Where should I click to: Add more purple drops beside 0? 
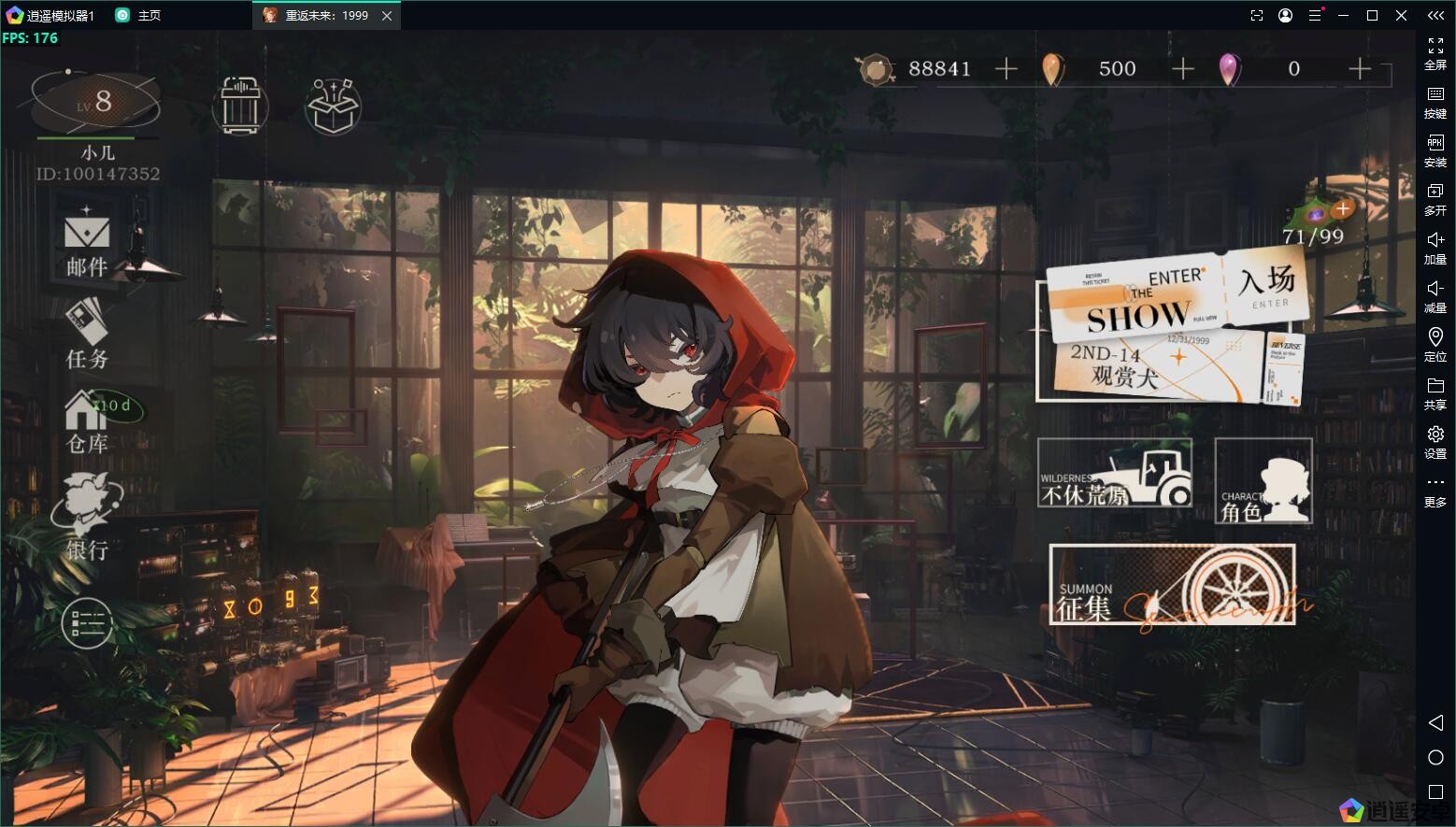[1360, 68]
